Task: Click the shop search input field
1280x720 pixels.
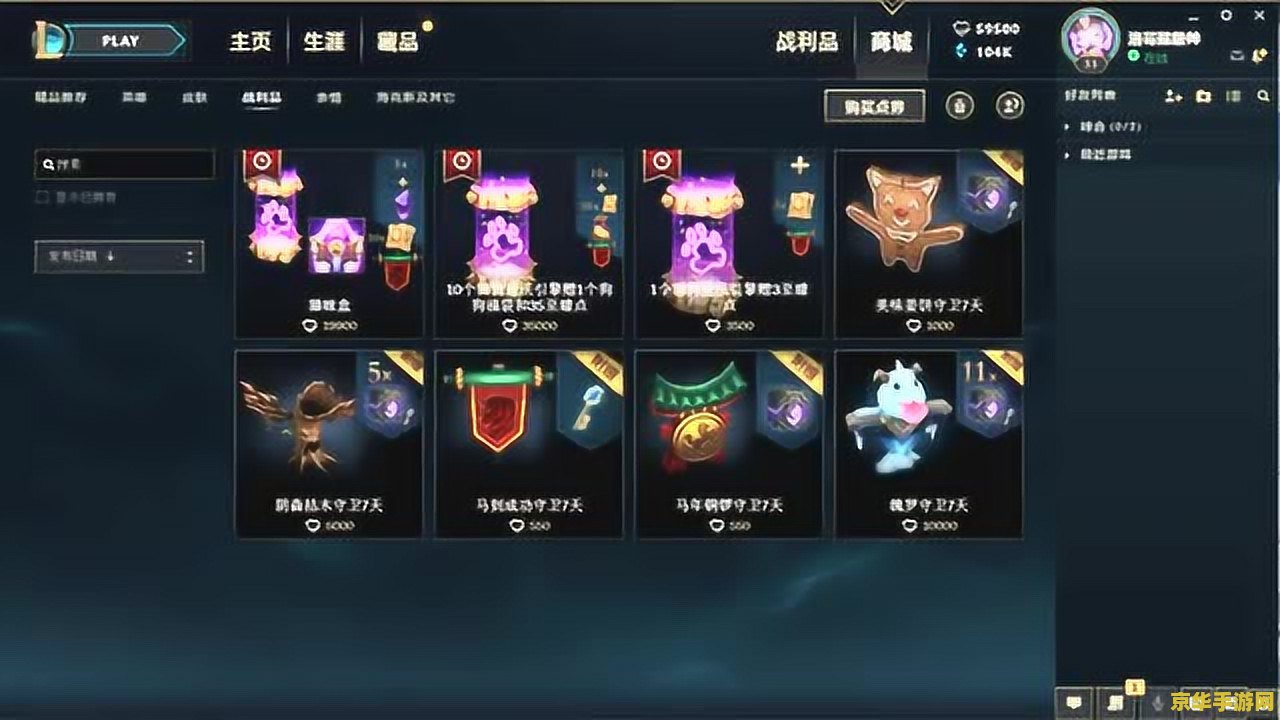Action: pos(124,164)
